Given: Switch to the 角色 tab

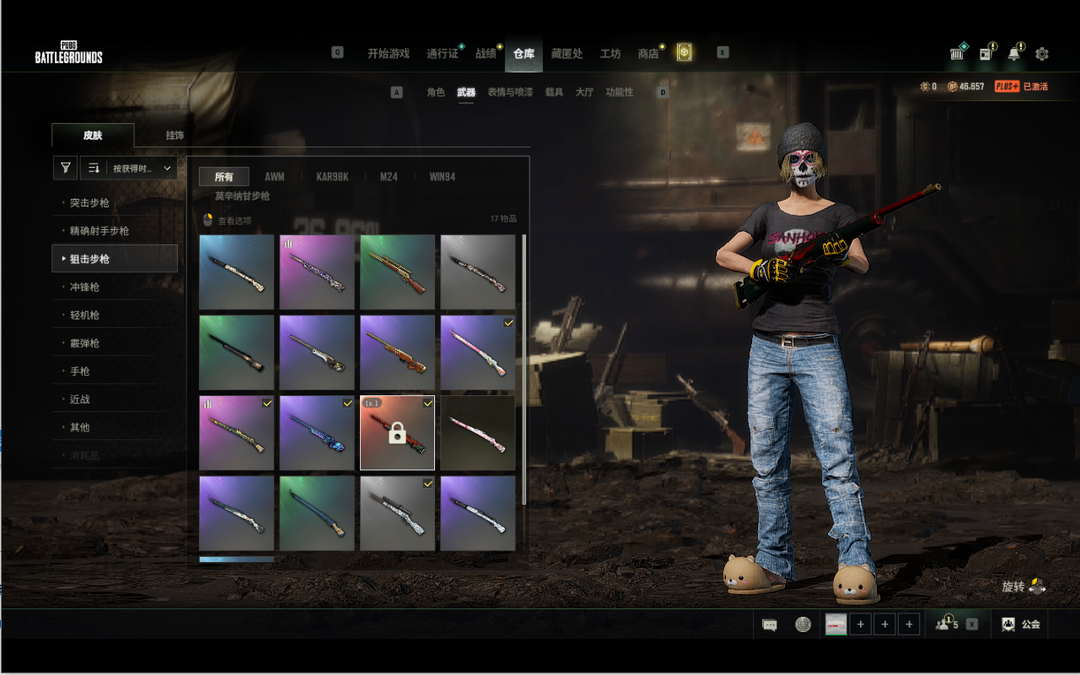Looking at the screenshot, I should (x=435, y=92).
